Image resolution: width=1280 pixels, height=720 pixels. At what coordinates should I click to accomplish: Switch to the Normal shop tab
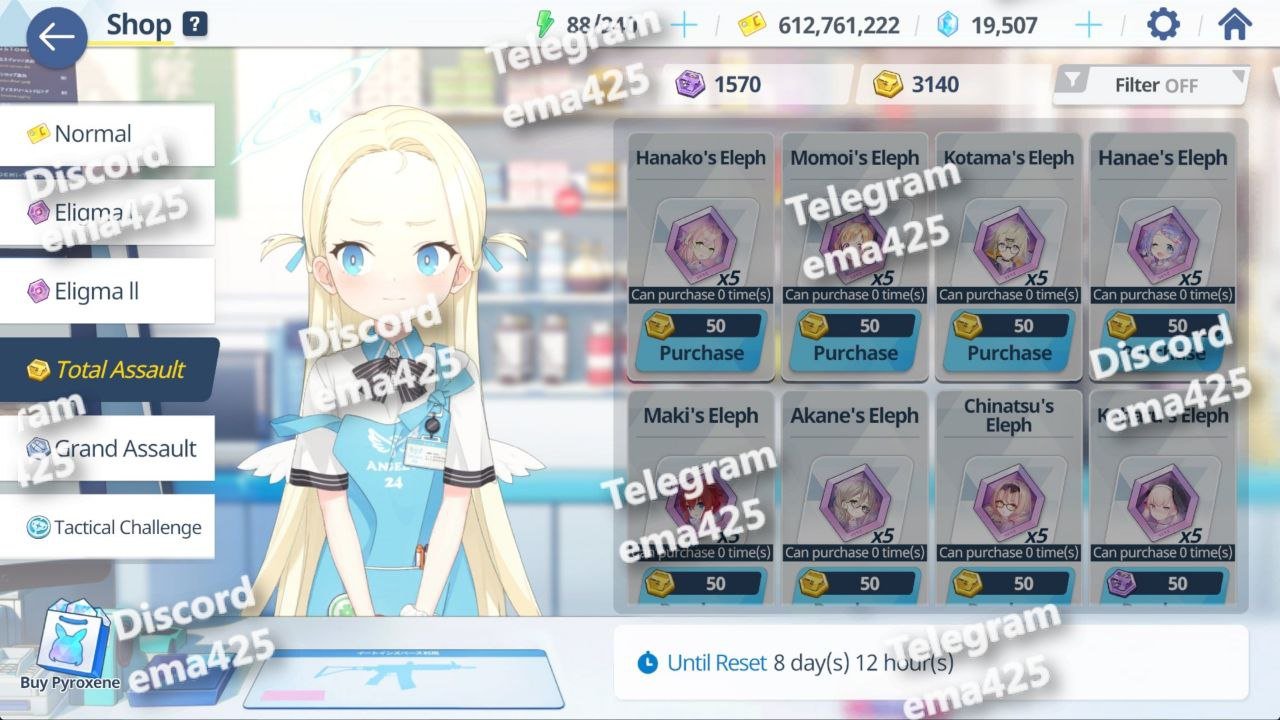coord(105,134)
